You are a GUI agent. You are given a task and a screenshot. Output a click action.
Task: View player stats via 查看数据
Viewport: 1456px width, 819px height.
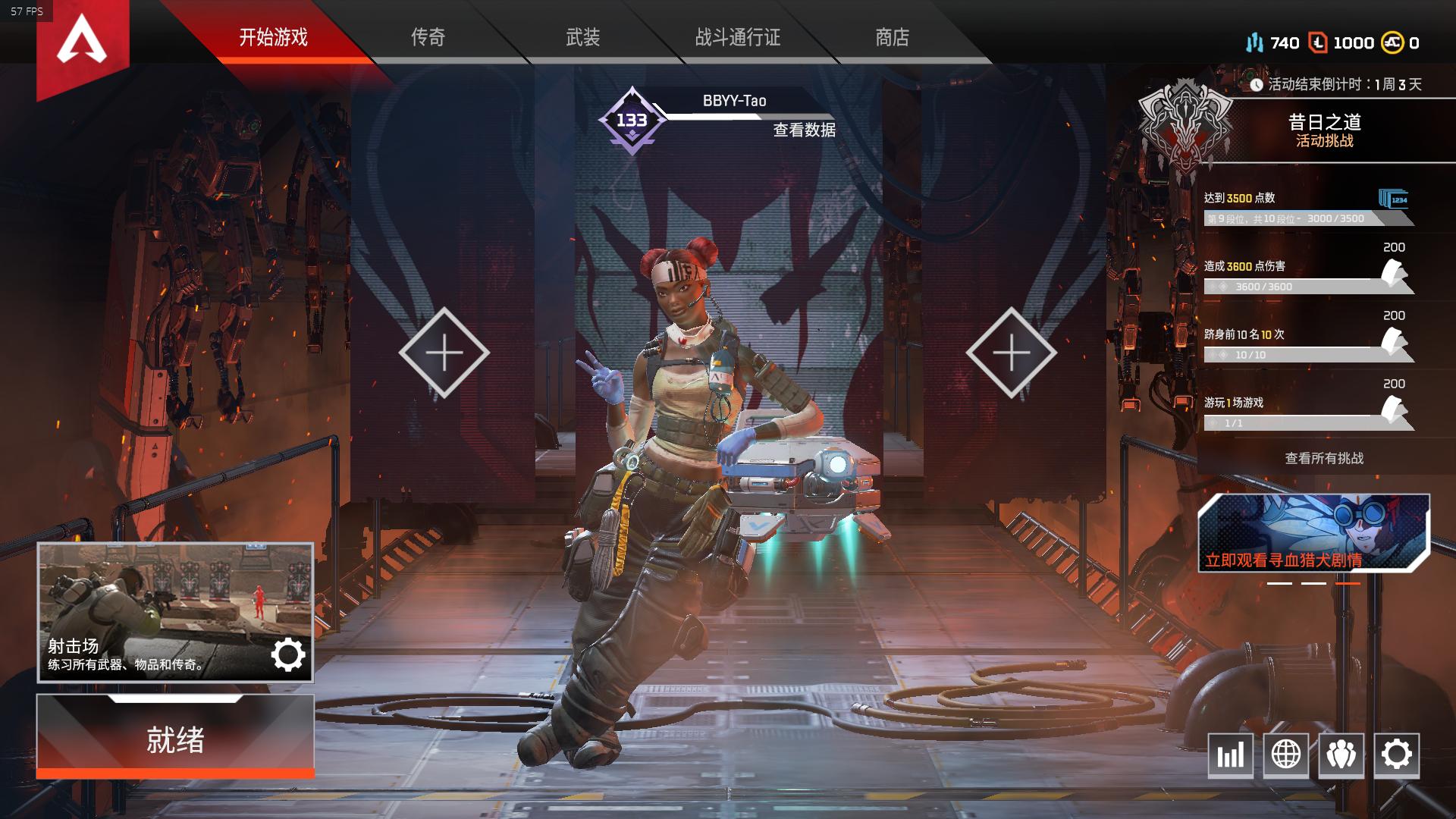pos(804,130)
